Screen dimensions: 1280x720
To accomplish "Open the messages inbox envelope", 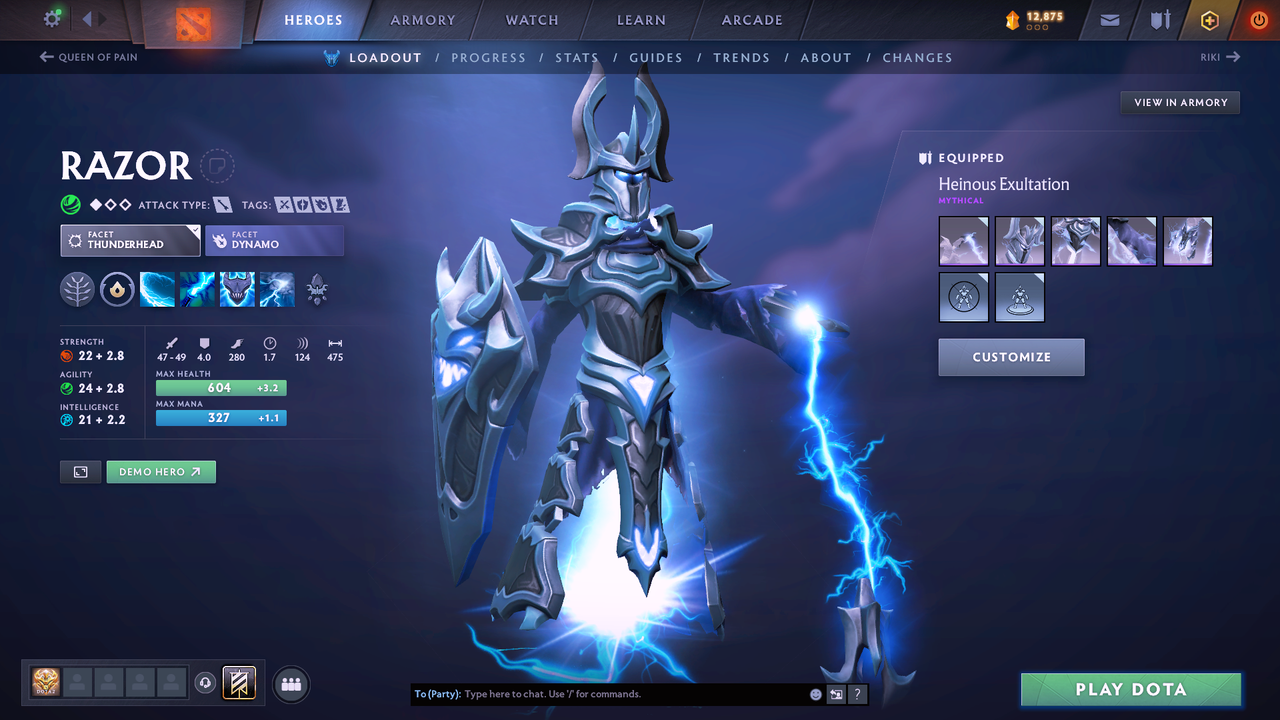I will coord(1108,19).
